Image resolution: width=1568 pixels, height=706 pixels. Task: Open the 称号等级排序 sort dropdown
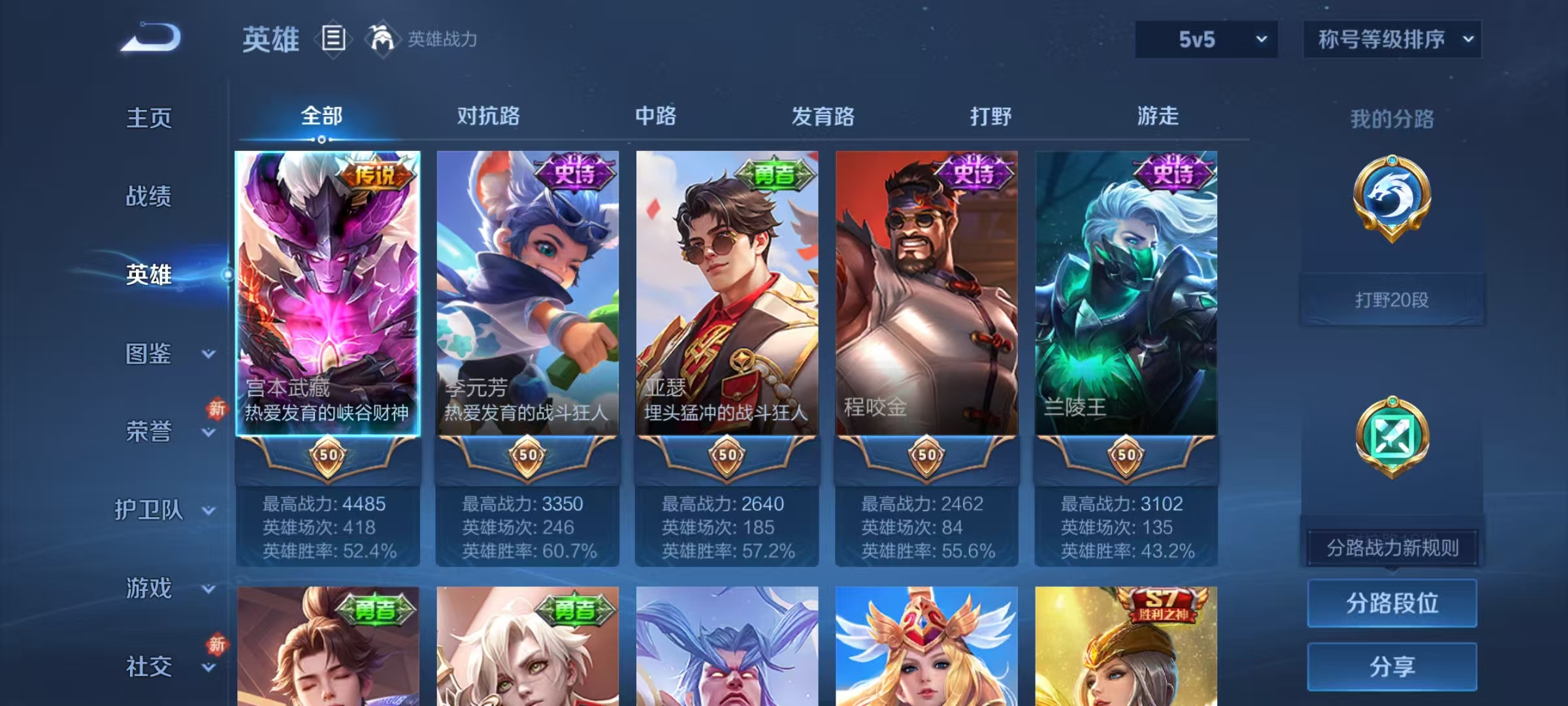1392,39
